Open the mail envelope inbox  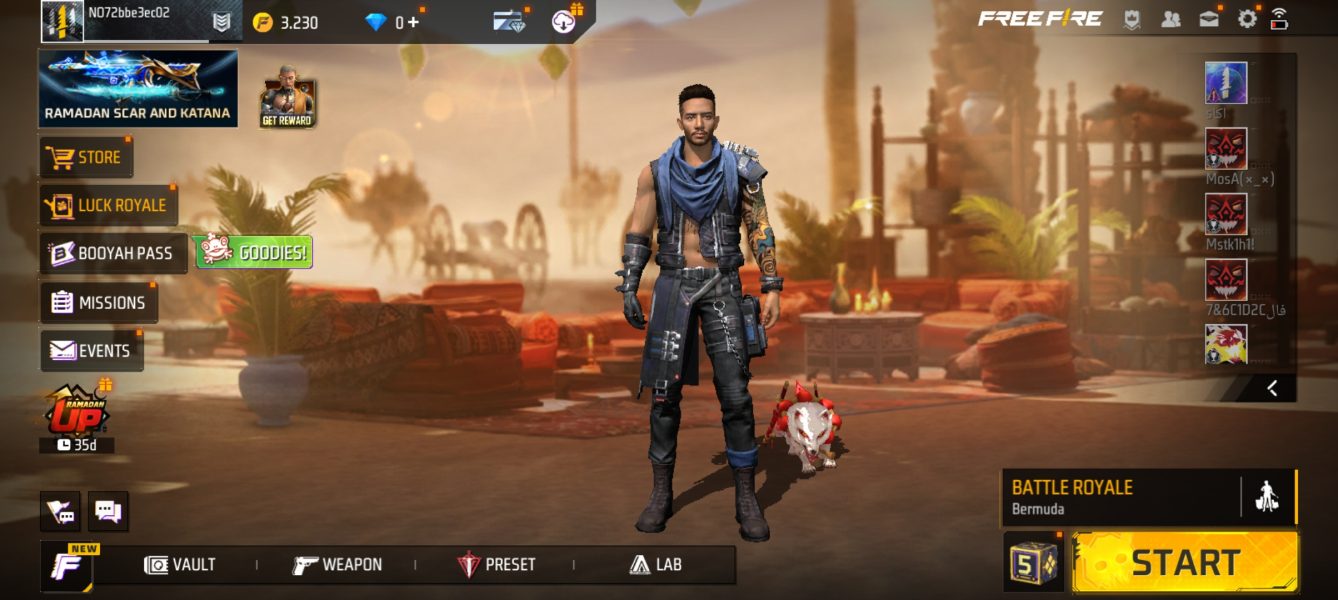(1209, 18)
